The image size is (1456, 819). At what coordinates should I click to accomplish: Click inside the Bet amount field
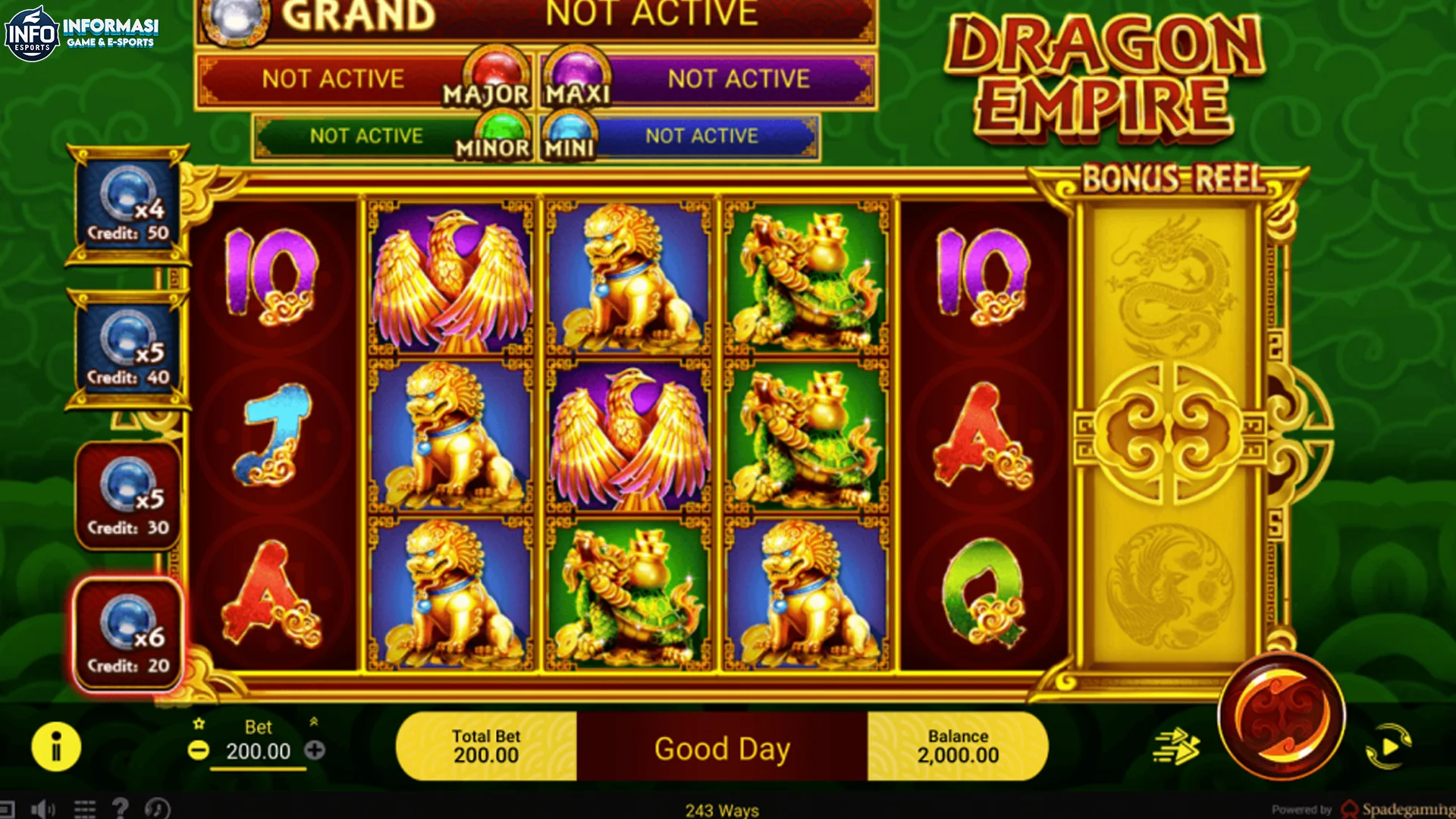pos(258,752)
